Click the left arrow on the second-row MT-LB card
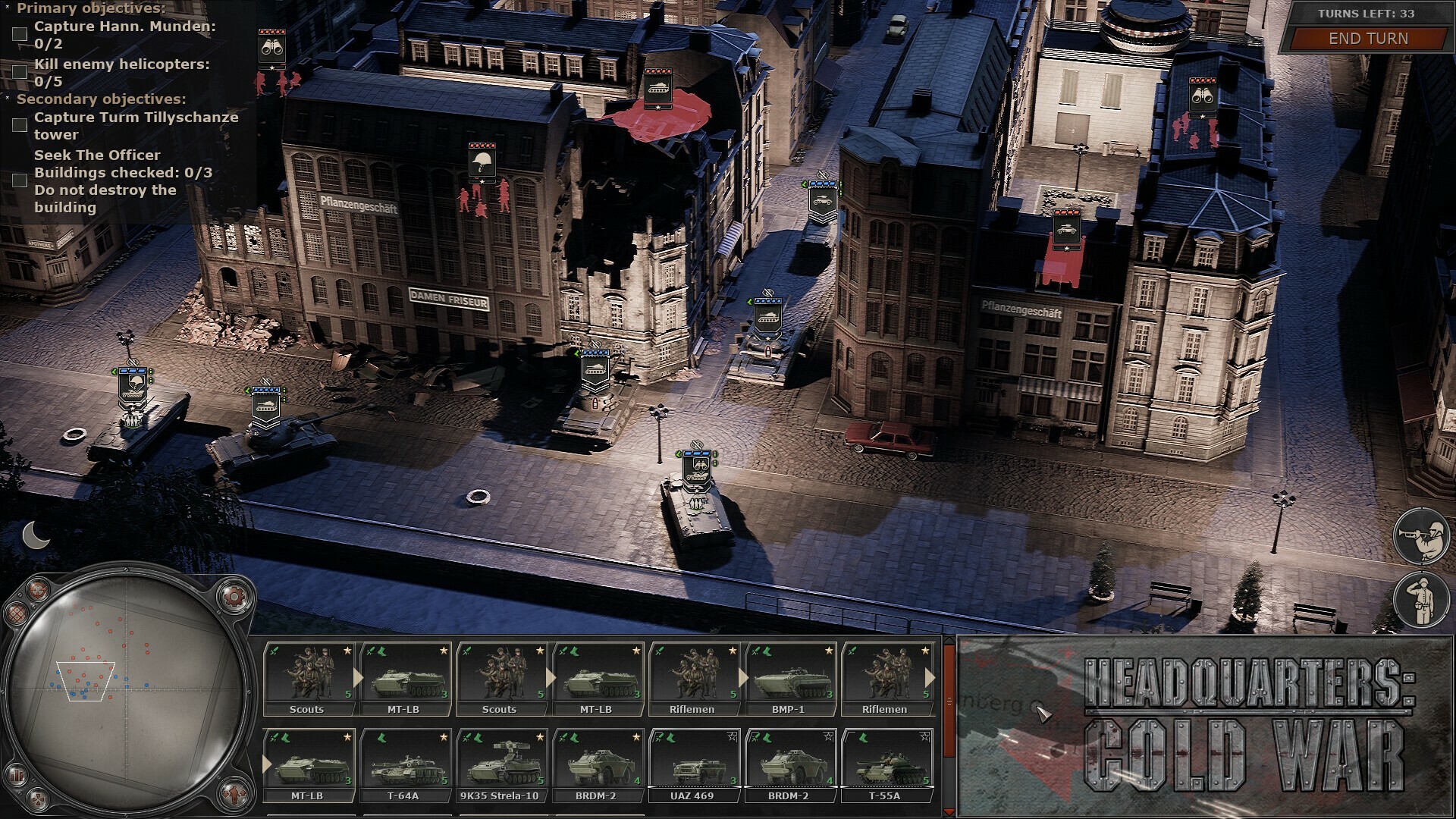This screenshot has height=819, width=1456. (x=265, y=762)
